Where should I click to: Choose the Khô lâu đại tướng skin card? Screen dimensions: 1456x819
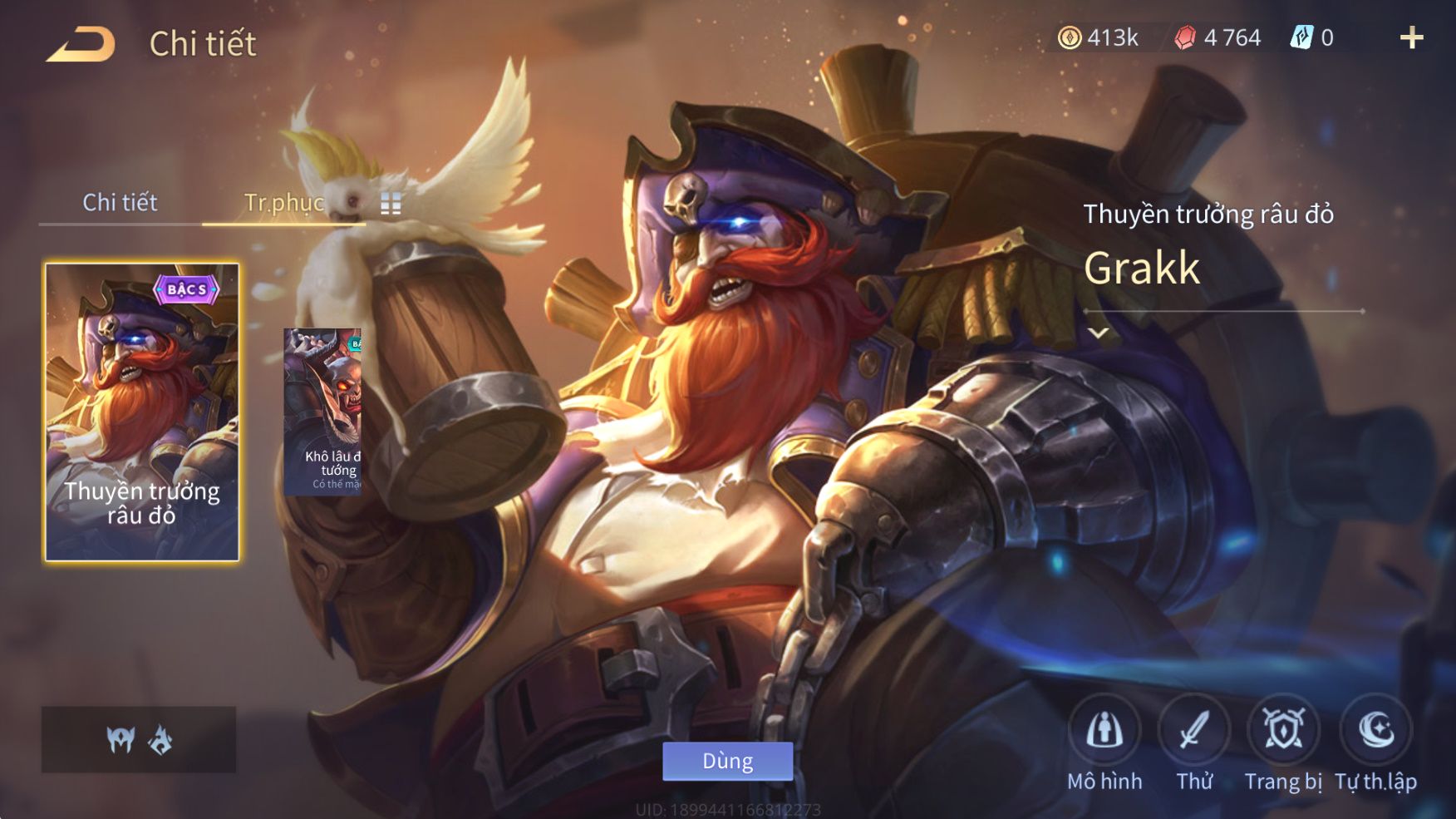pyautogui.click(x=323, y=412)
